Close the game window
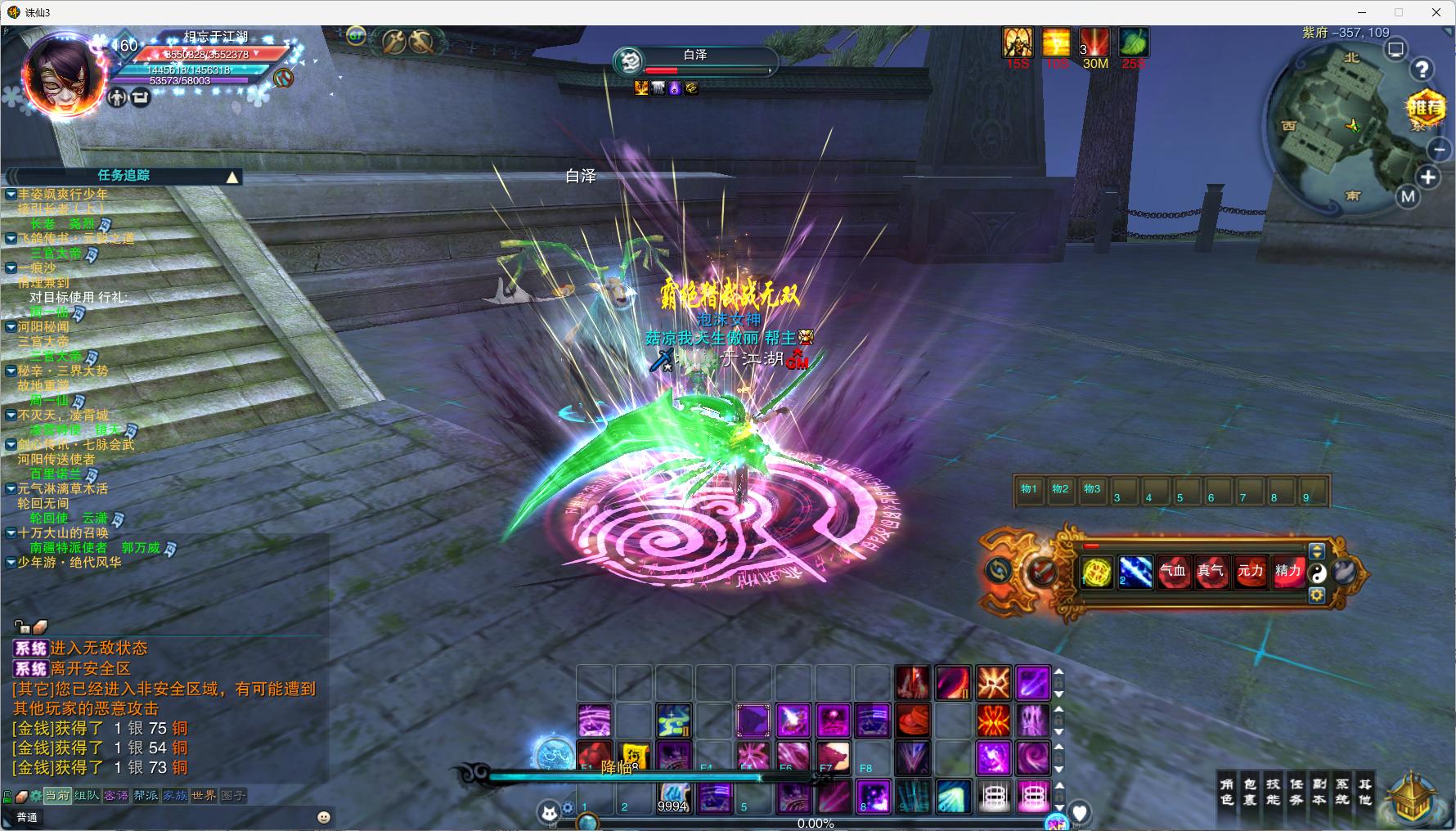Screen dimensions: 1456x831 pos(1436,12)
